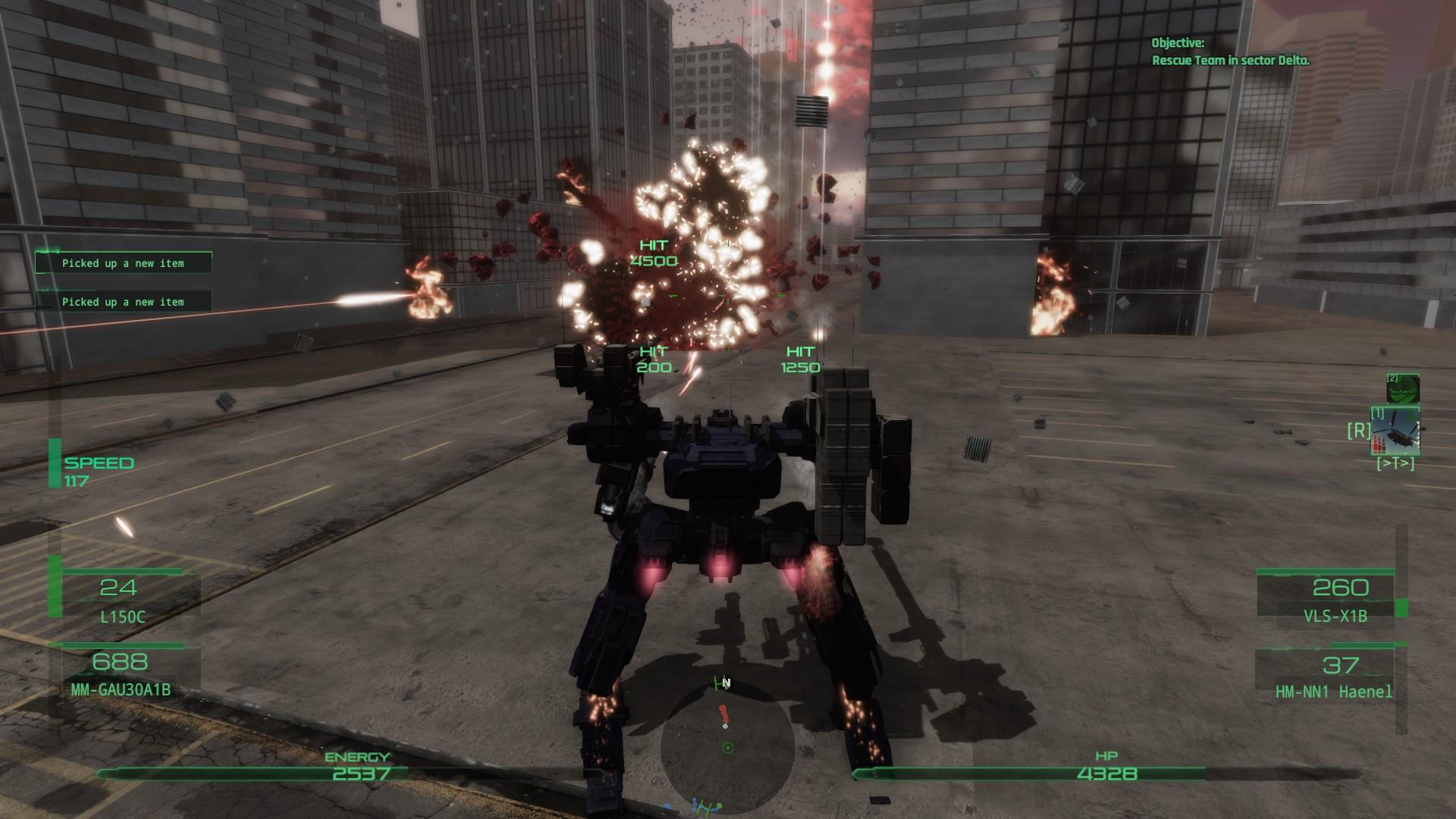Click the Rescue Team objective tracker
Image resolution: width=1456 pixels, height=819 pixels.
[x=1230, y=52]
